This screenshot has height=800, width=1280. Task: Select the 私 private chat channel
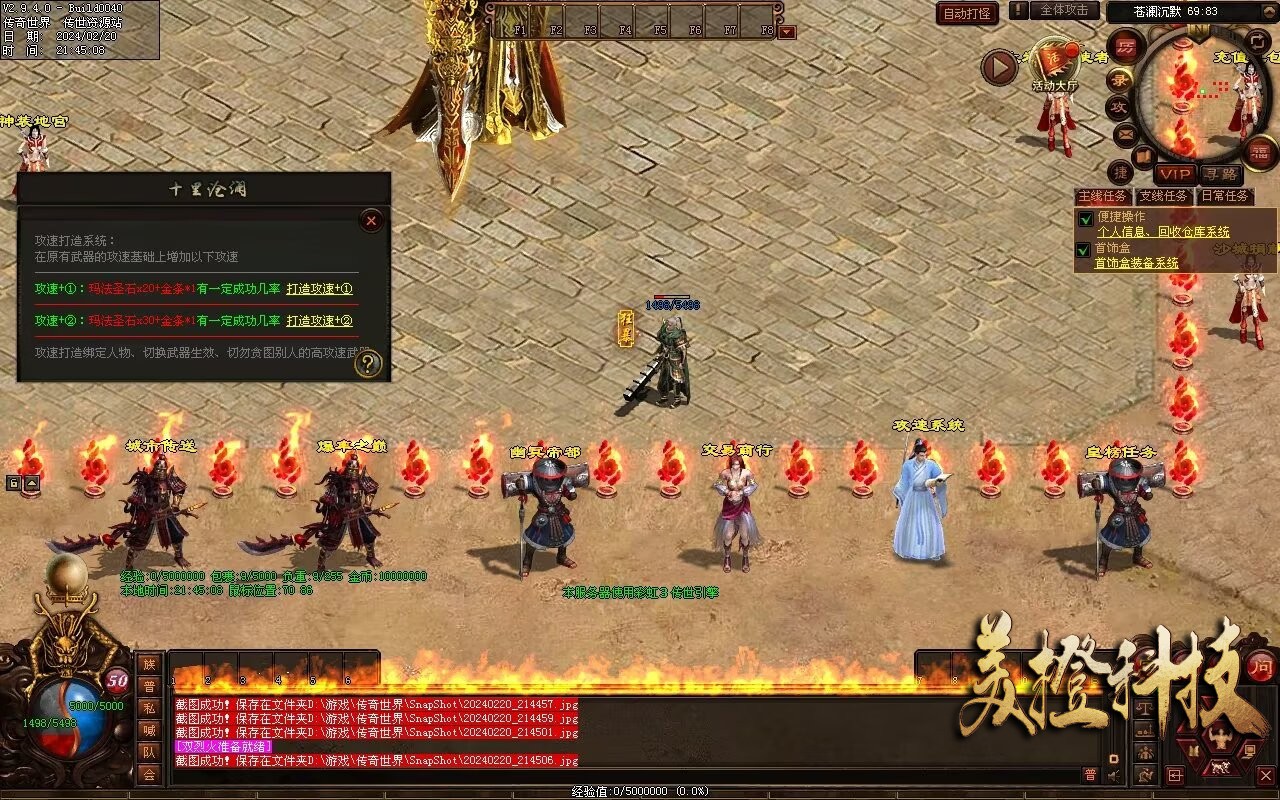pos(149,708)
